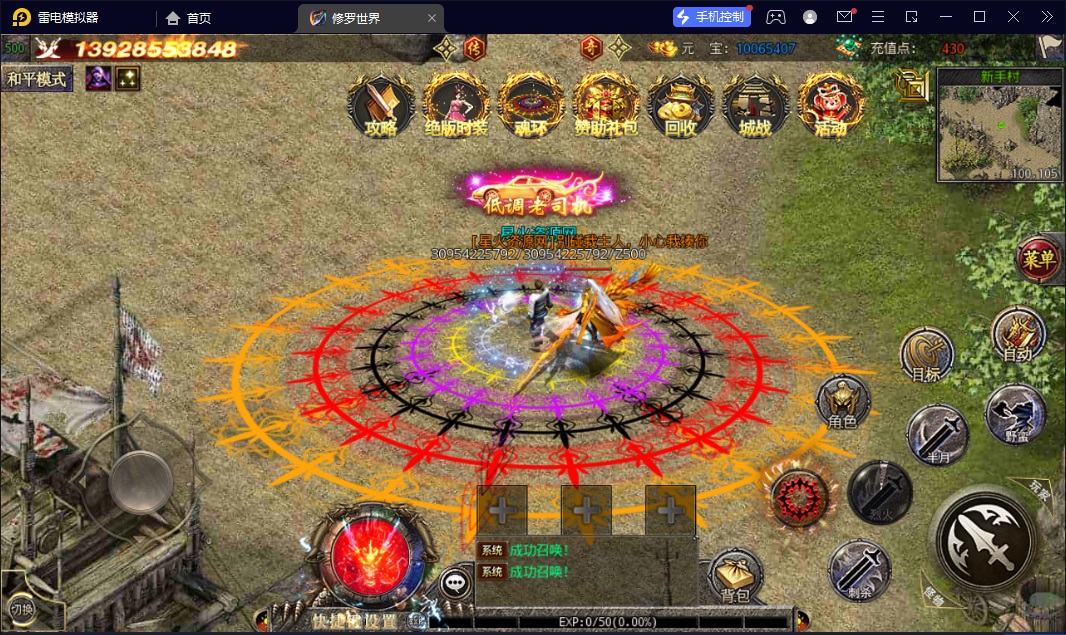Select the 目标 target button
Screen dimensions: 1066x635
[926, 355]
